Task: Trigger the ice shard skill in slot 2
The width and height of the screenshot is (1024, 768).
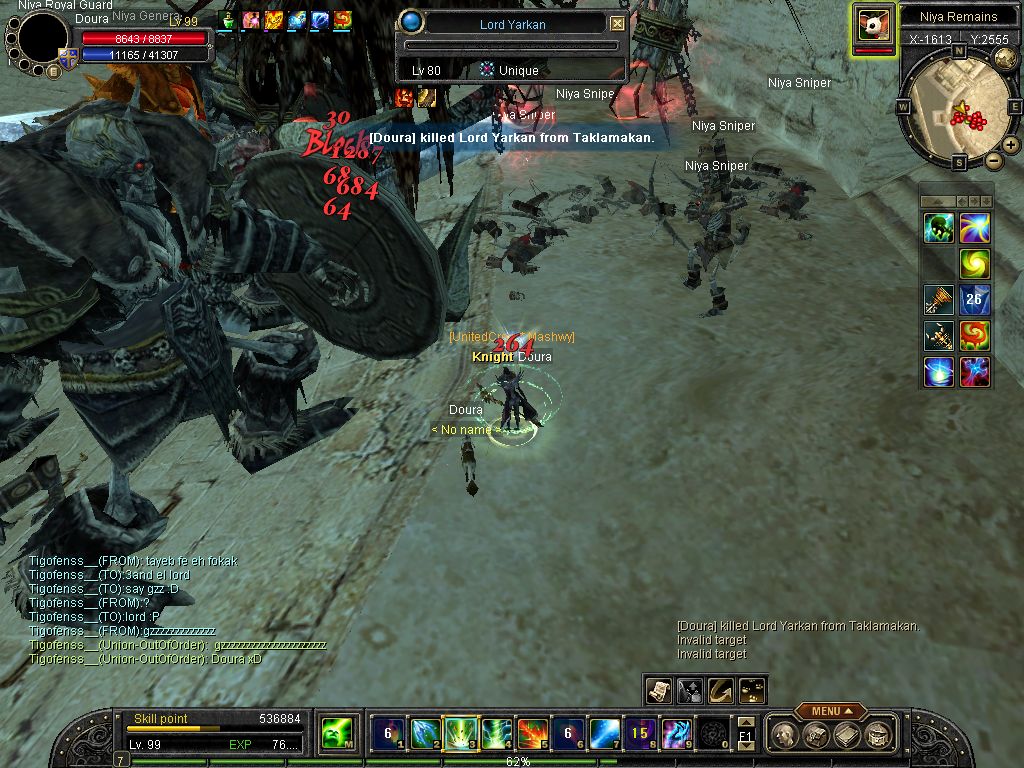Action: click(x=423, y=733)
